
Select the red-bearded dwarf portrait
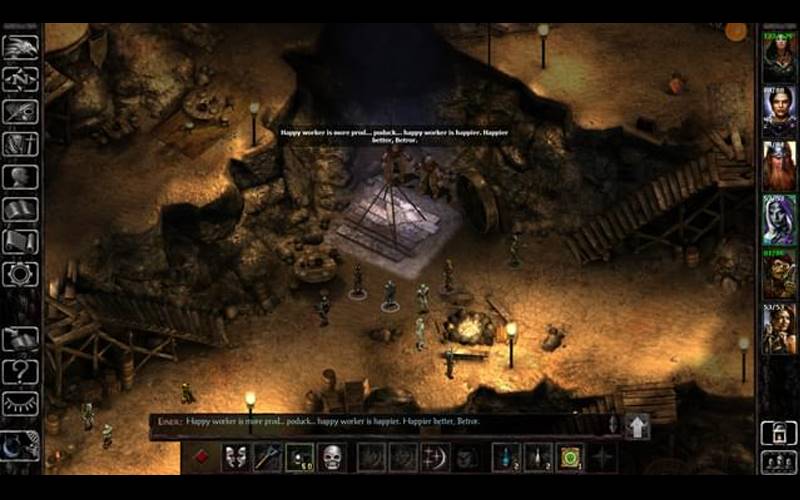[x=779, y=166]
